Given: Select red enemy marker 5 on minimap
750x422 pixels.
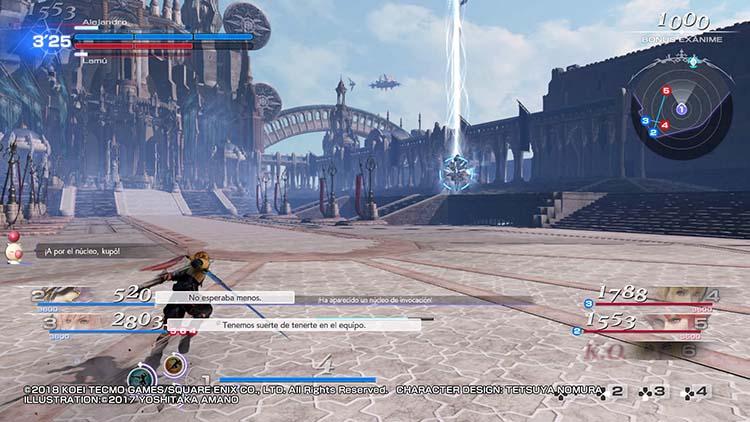Looking at the screenshot, I should (x=666, y=92).
